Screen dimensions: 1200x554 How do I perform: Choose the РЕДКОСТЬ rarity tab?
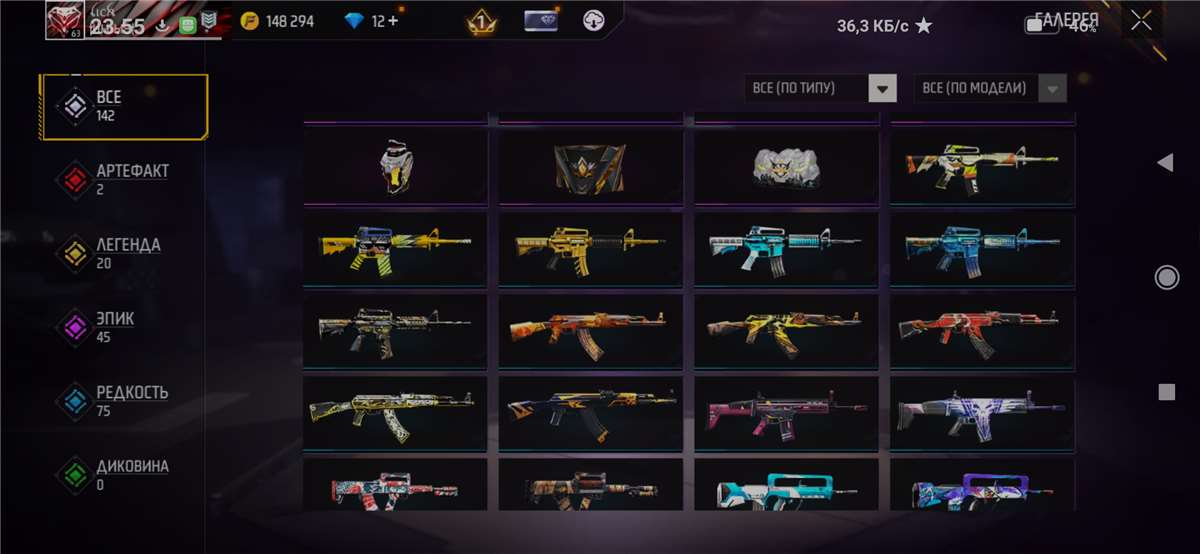pos(123,400)
